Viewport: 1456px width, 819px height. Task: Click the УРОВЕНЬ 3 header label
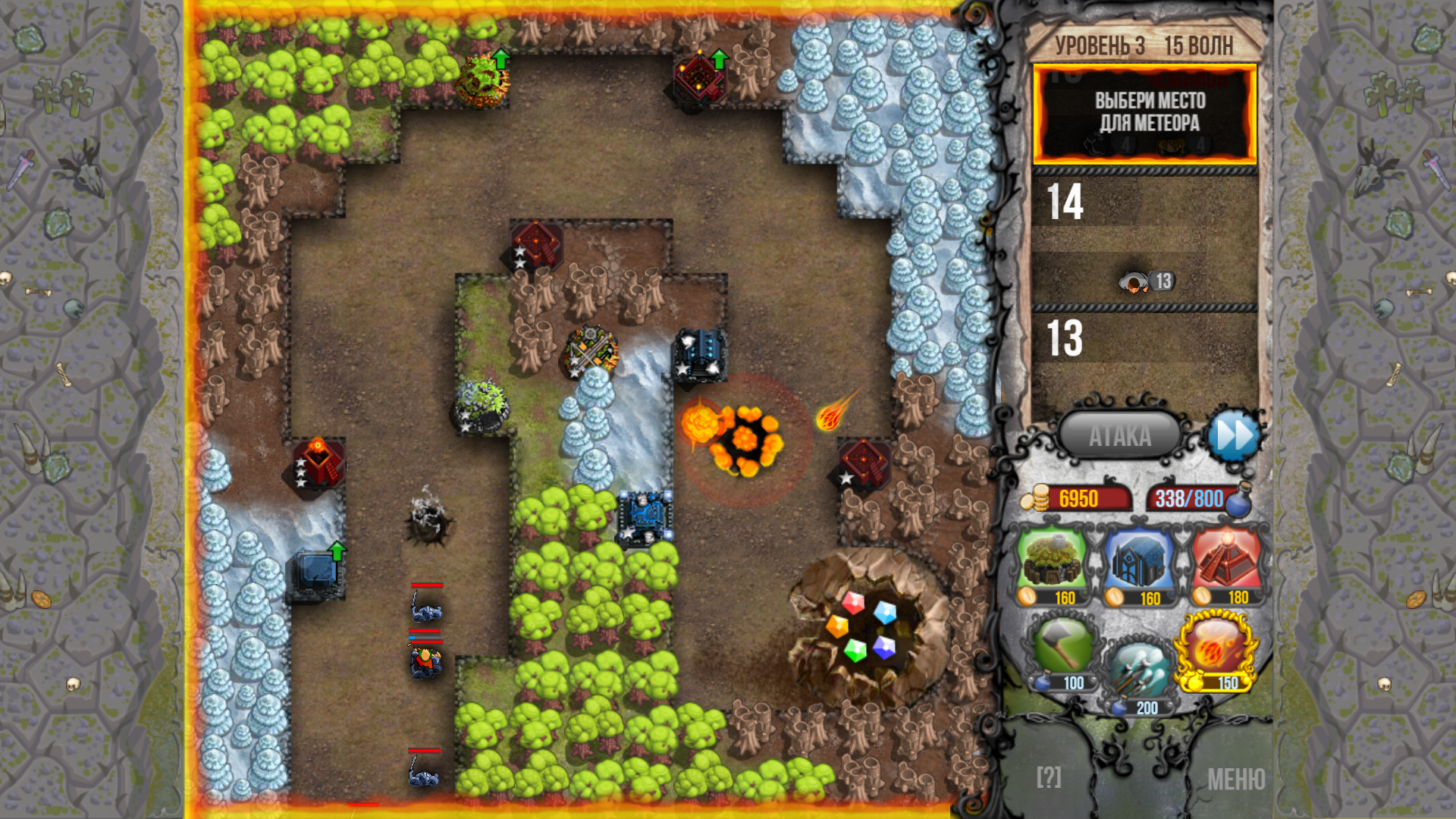(x=1098, y=45)
